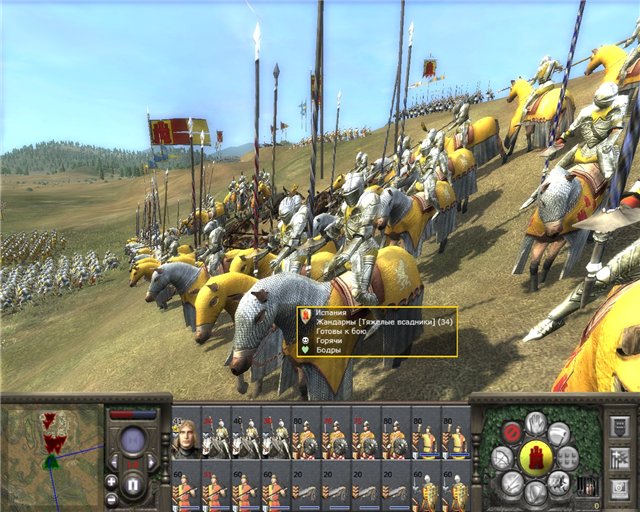
Task: Open the shield banner panel button
Action: [619, 427]
